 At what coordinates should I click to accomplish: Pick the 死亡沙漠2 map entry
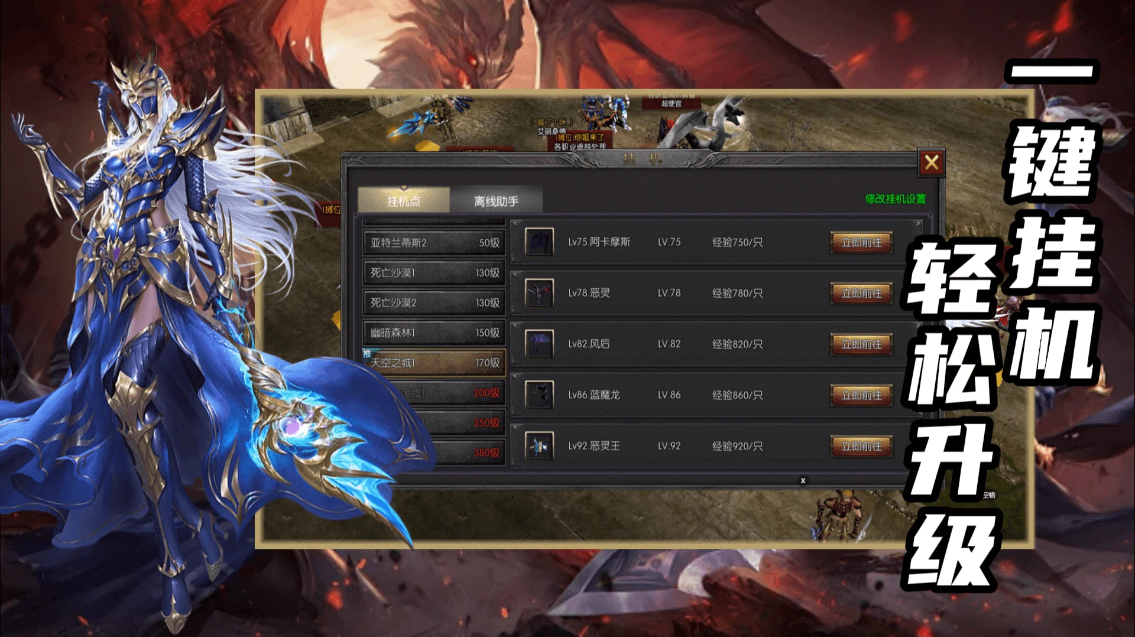click(x=432, y=302)
